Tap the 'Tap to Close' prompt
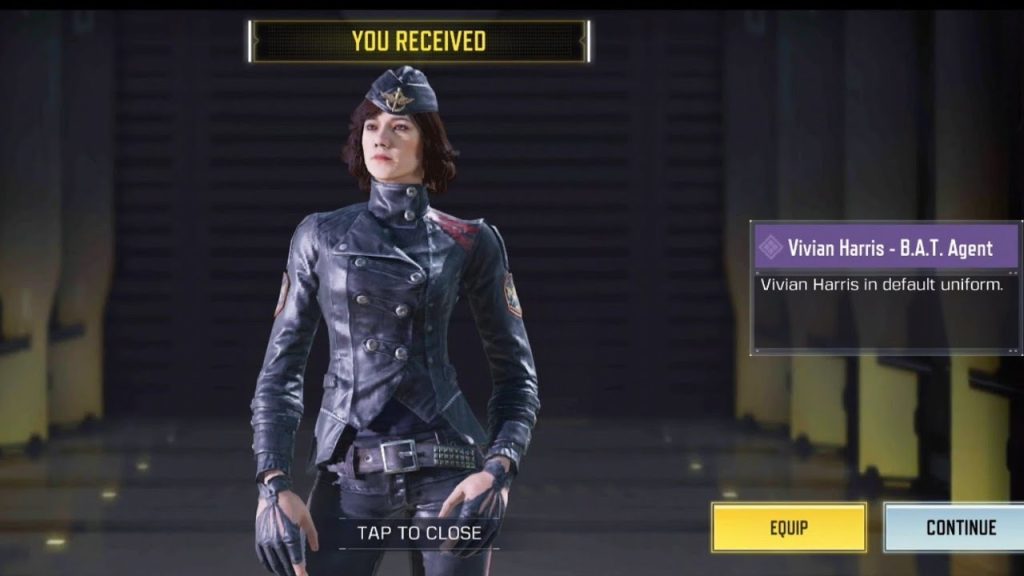The height and width of the screenshot is (576, 1024). point(419,533)
